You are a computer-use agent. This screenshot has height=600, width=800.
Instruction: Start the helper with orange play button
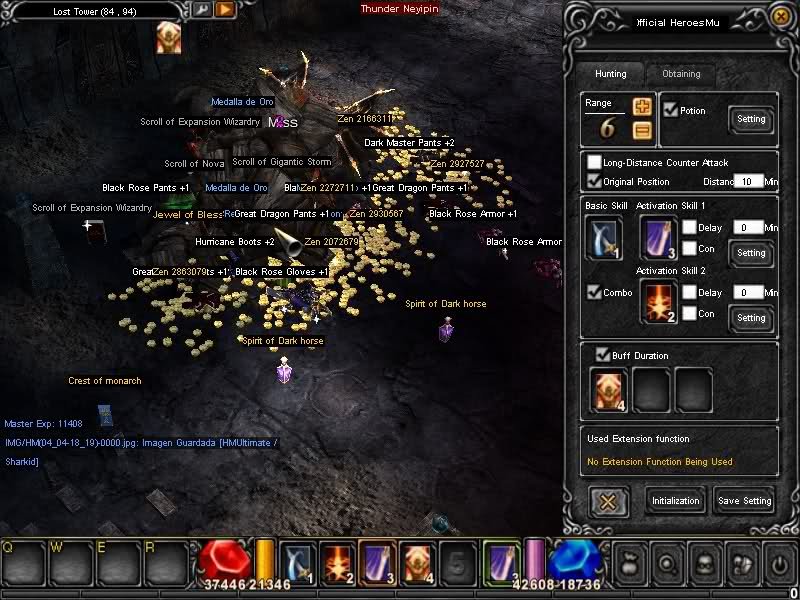click(225, 10)
